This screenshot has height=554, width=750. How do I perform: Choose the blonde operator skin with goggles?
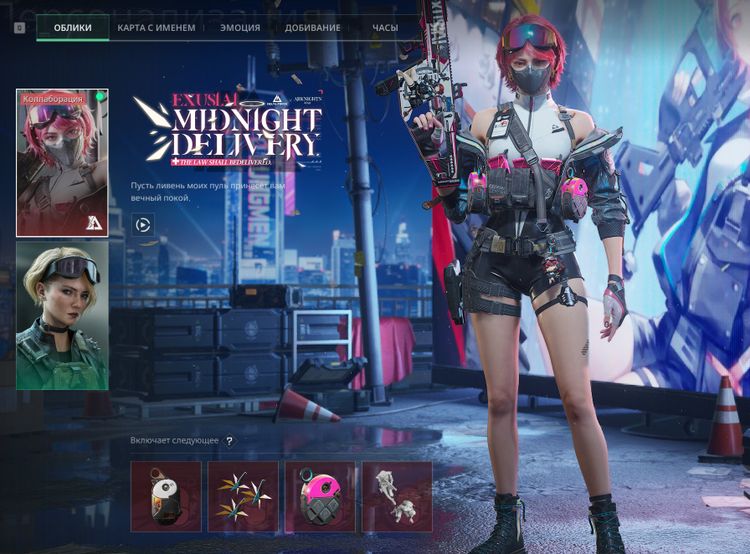click(x=62, y=315)
